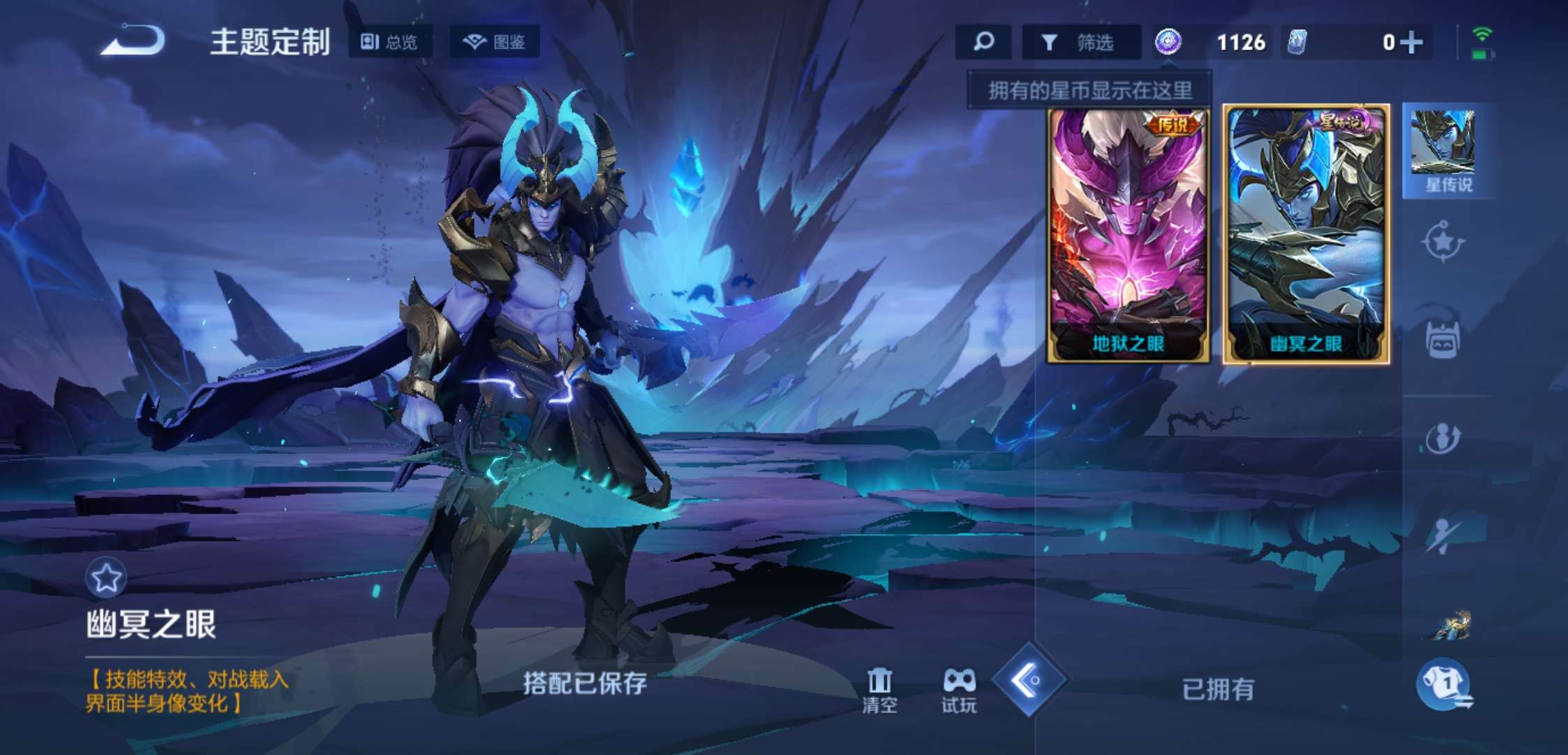
Task: Open the 总览 overview tab
Action: pos(390,42)
